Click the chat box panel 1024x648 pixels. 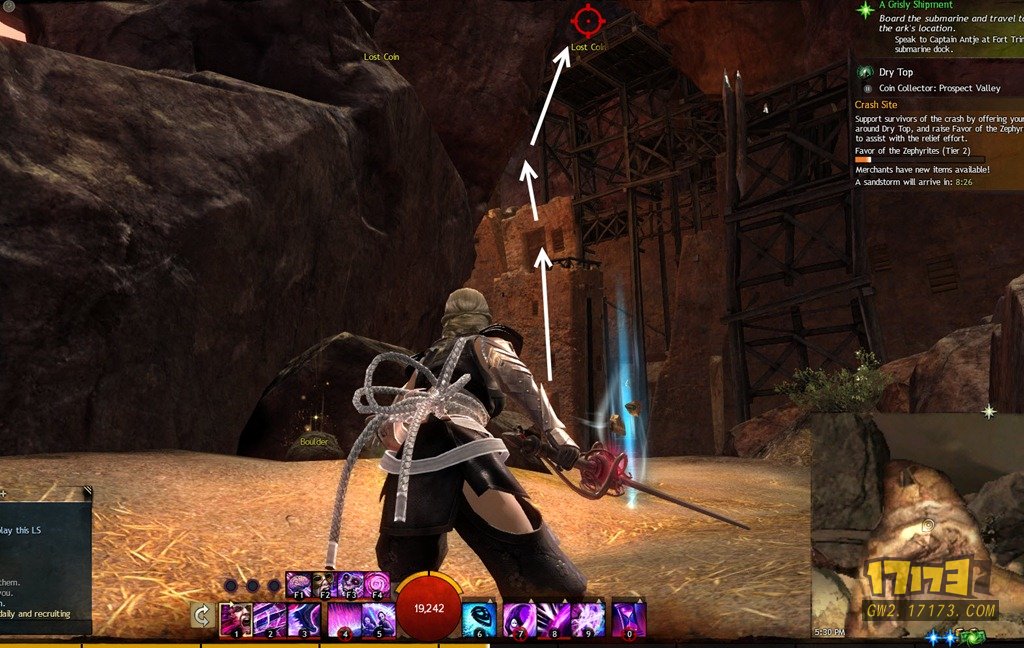[45, 560]
